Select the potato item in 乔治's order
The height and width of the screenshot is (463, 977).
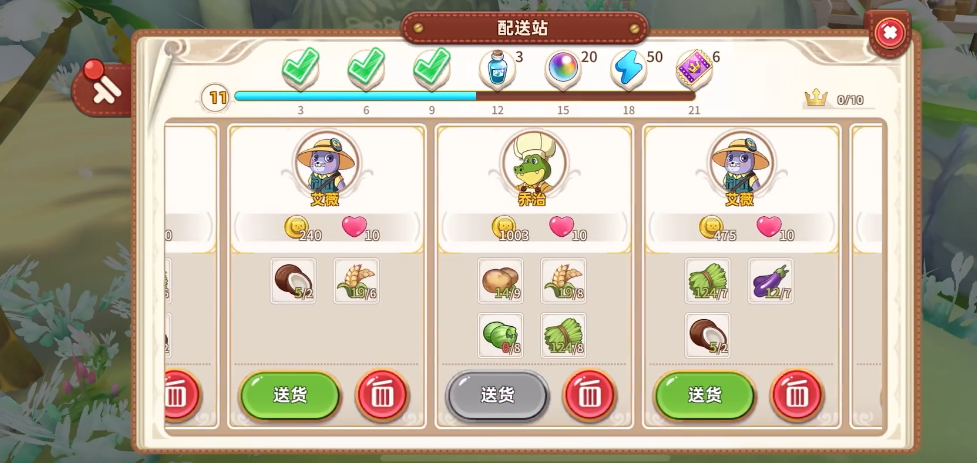click(501, 281)
